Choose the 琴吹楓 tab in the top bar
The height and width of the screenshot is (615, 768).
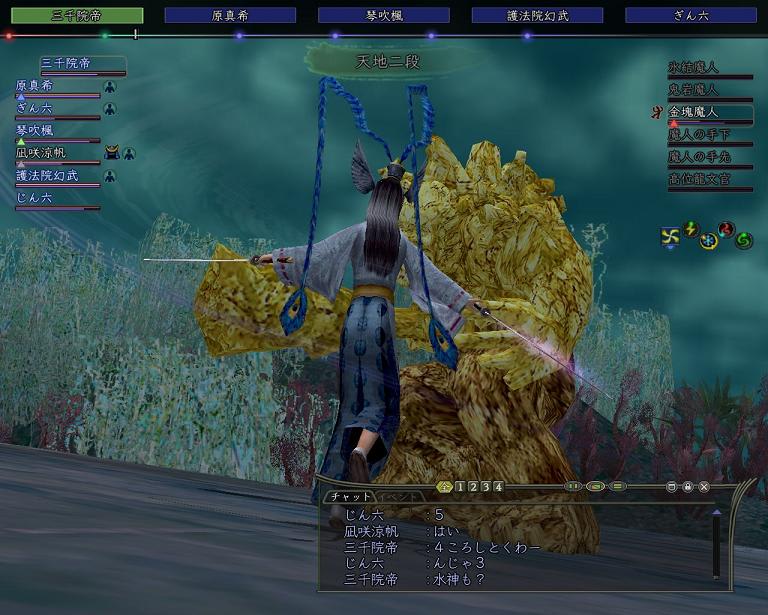pos(383,16)
